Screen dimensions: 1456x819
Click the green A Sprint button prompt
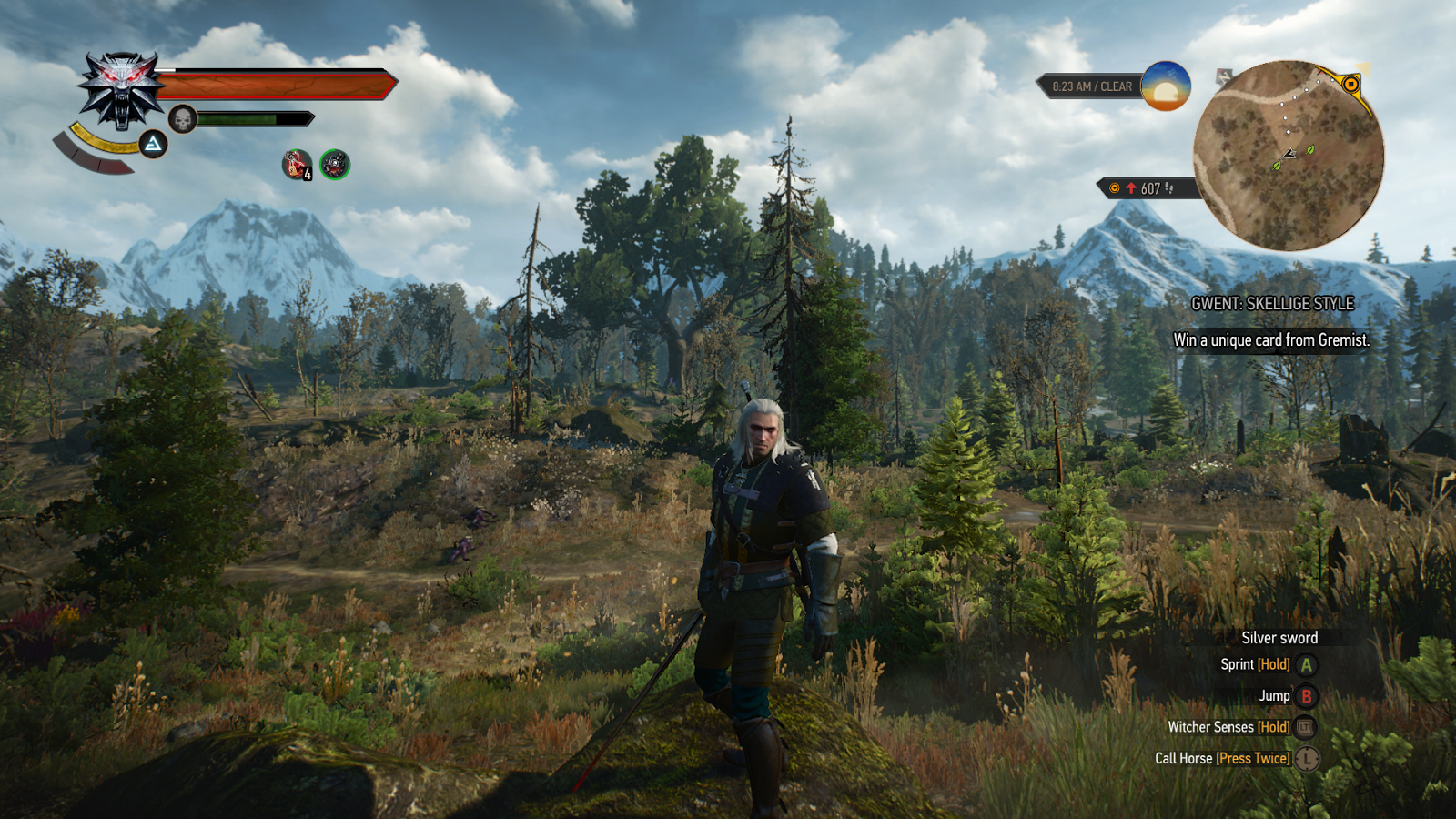(1307, 664)
